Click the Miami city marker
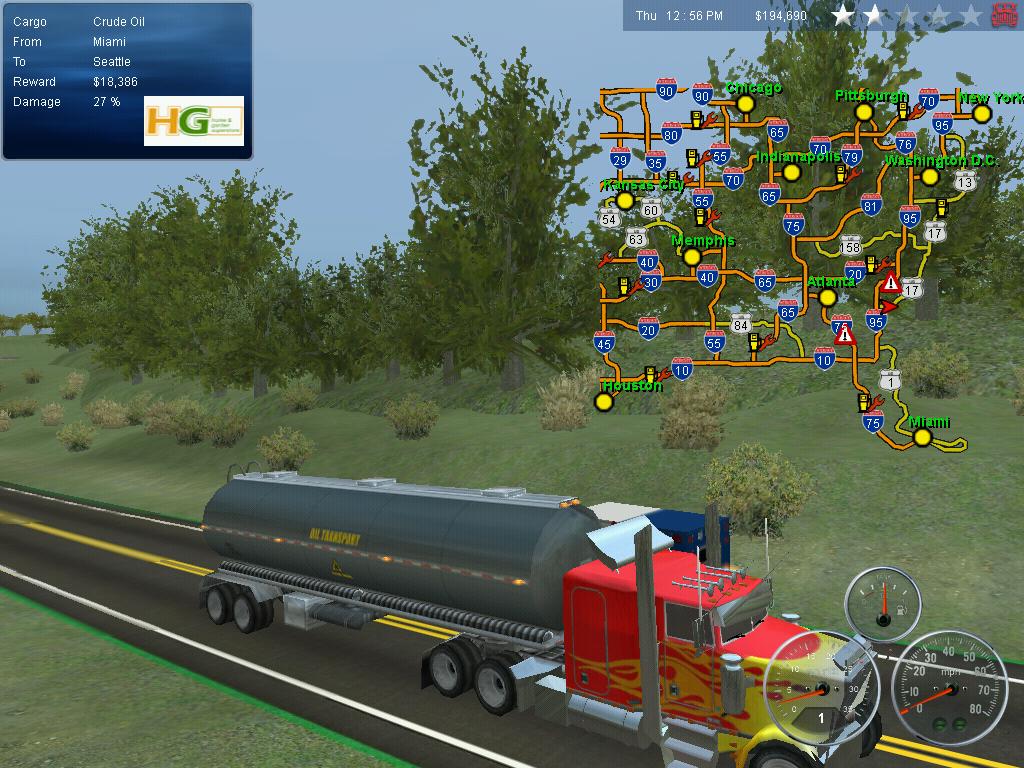This screenshot has width=1024, height=768. 922,437
